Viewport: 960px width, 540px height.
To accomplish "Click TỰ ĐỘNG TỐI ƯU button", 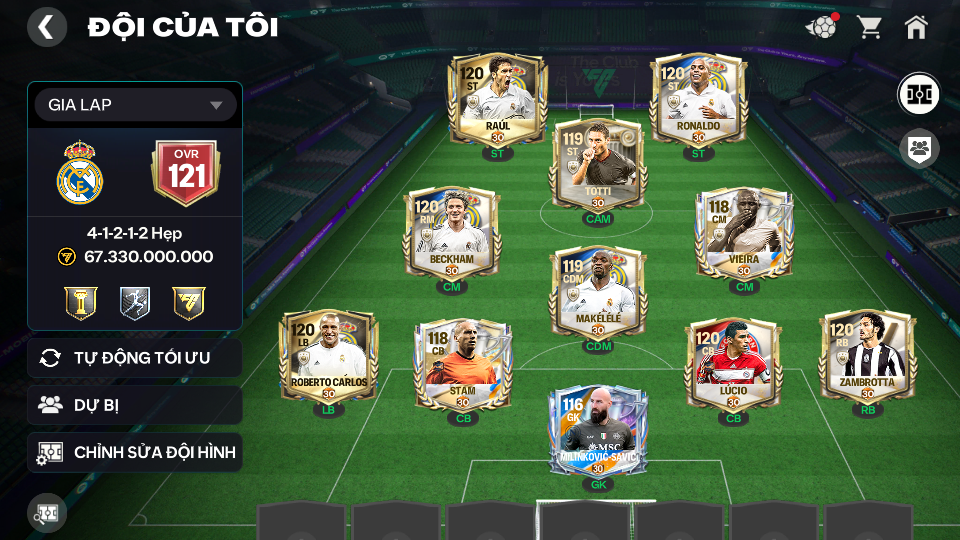I will pyautogui.click(x=135, y=358).
